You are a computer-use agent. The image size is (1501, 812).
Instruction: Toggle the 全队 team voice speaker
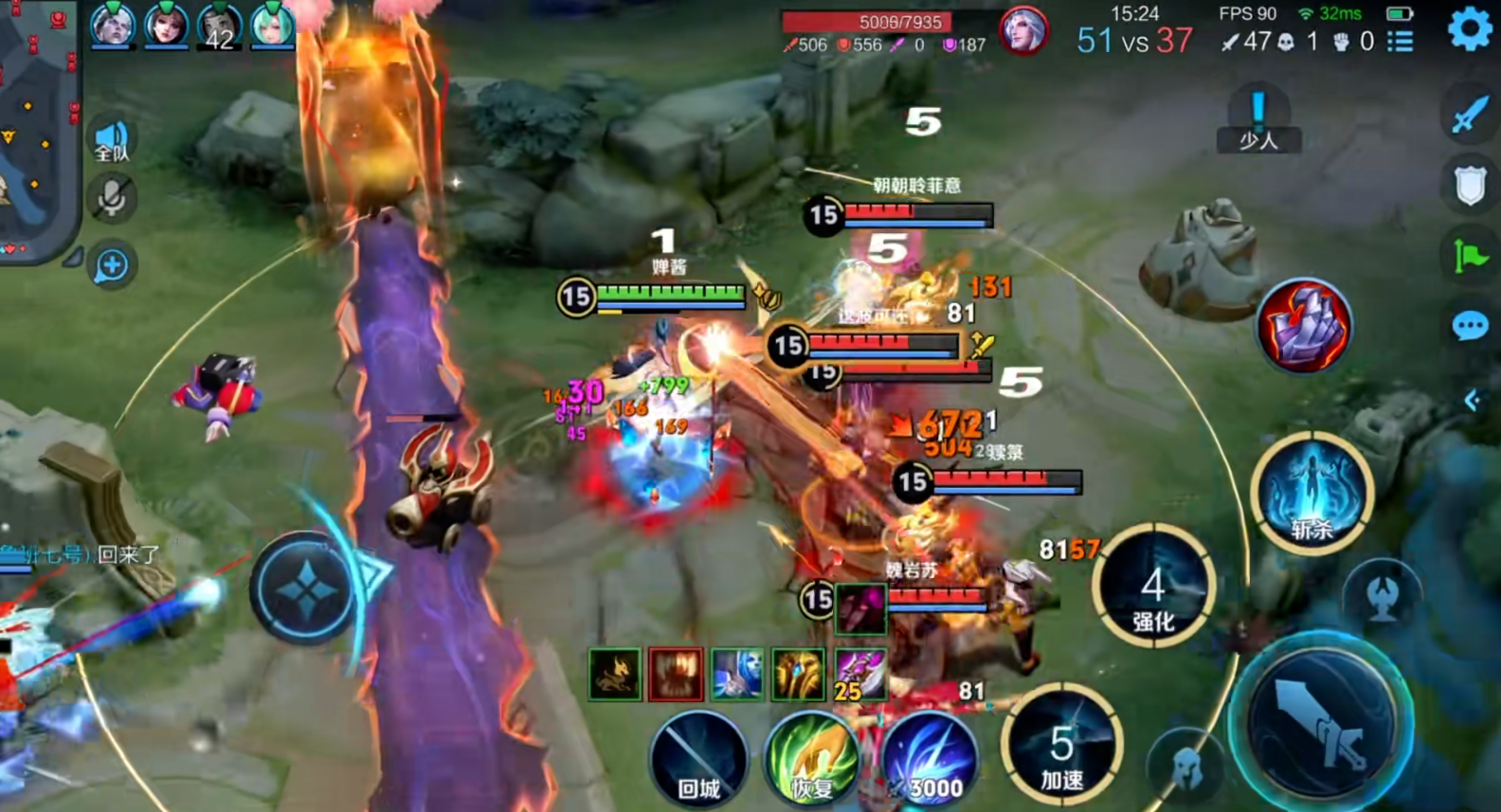(112, 140)
